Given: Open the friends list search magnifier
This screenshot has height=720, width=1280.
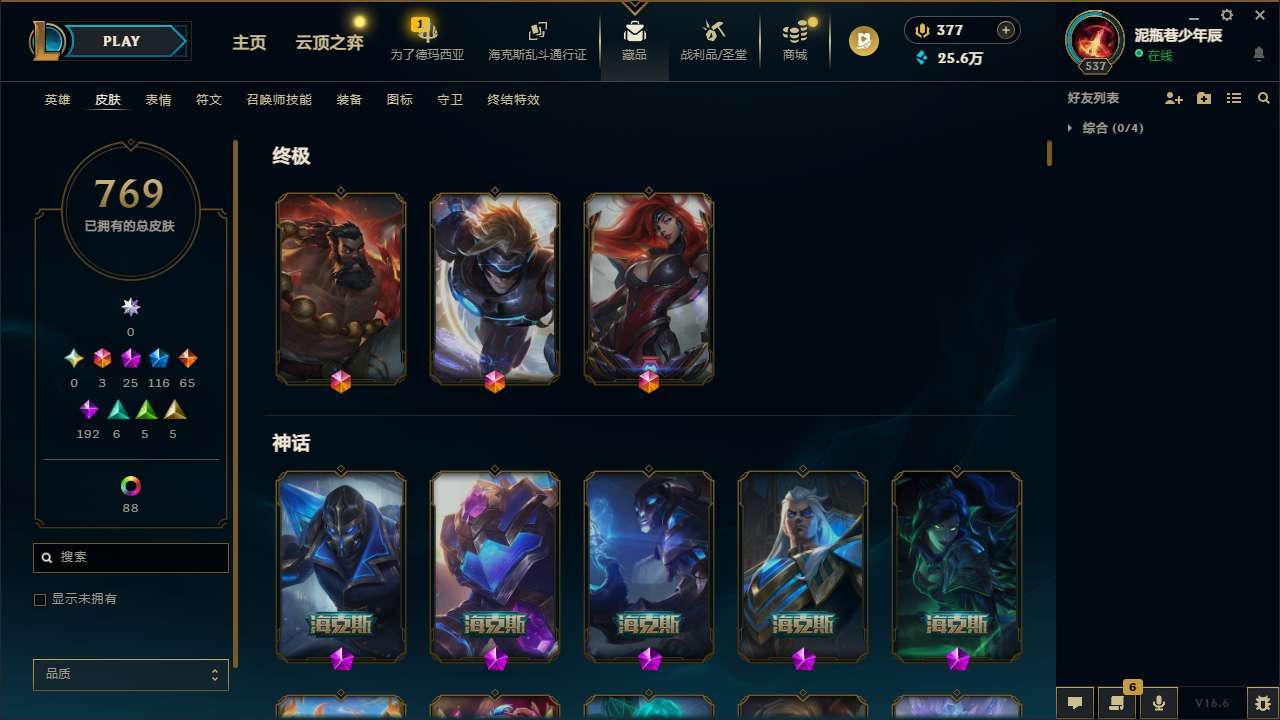Looking at the screenshot, I should coord(1264,98).
